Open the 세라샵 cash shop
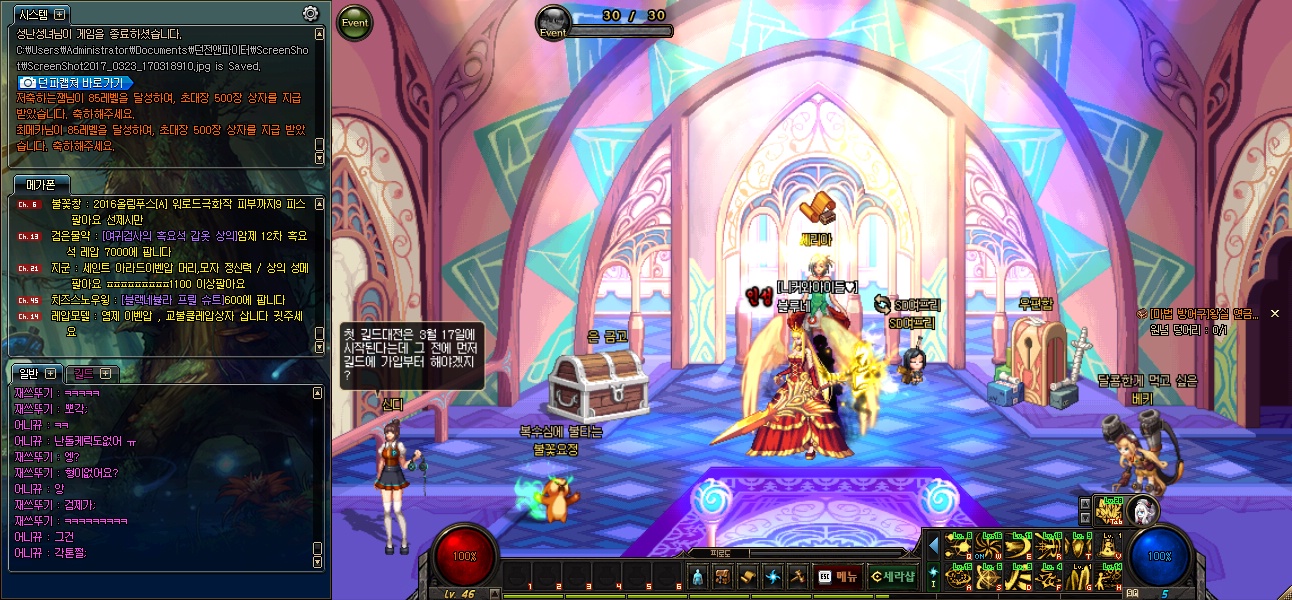Screen dimensions: 1292x600 click(x=892, y=576)
